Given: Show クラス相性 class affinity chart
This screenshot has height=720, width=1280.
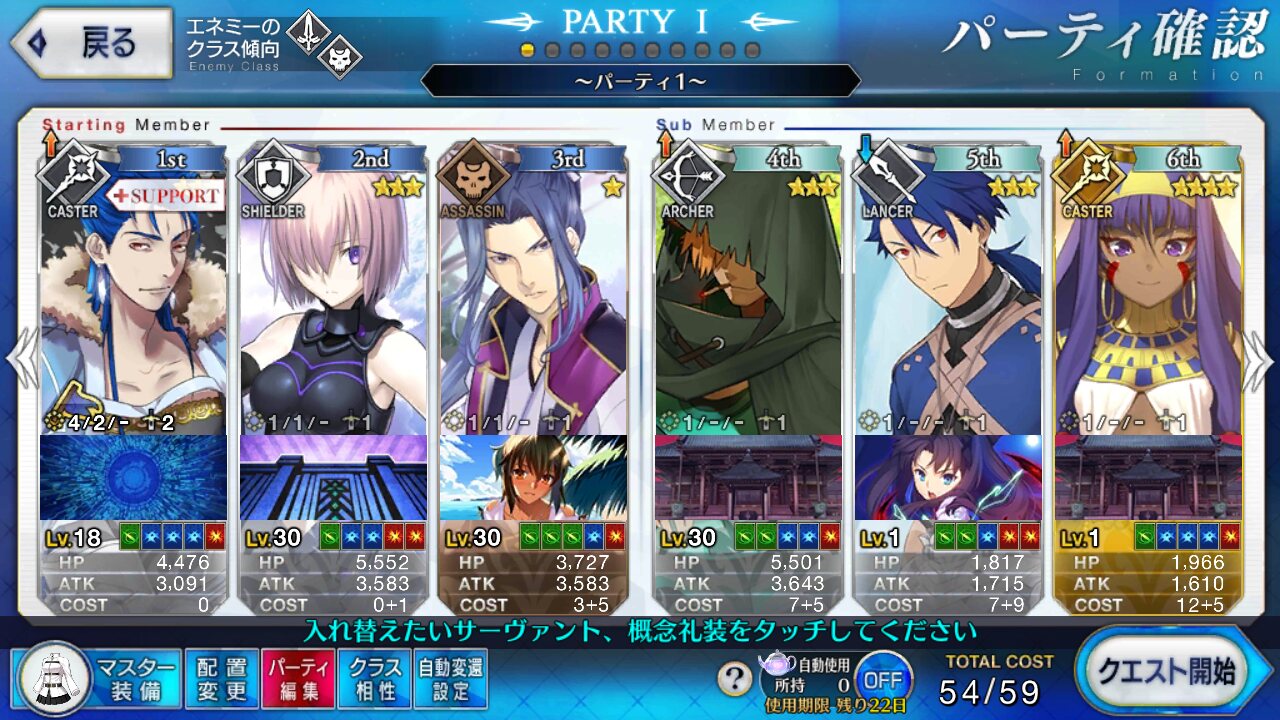Looking at the screenshot, I should click(x=374, y=678).
